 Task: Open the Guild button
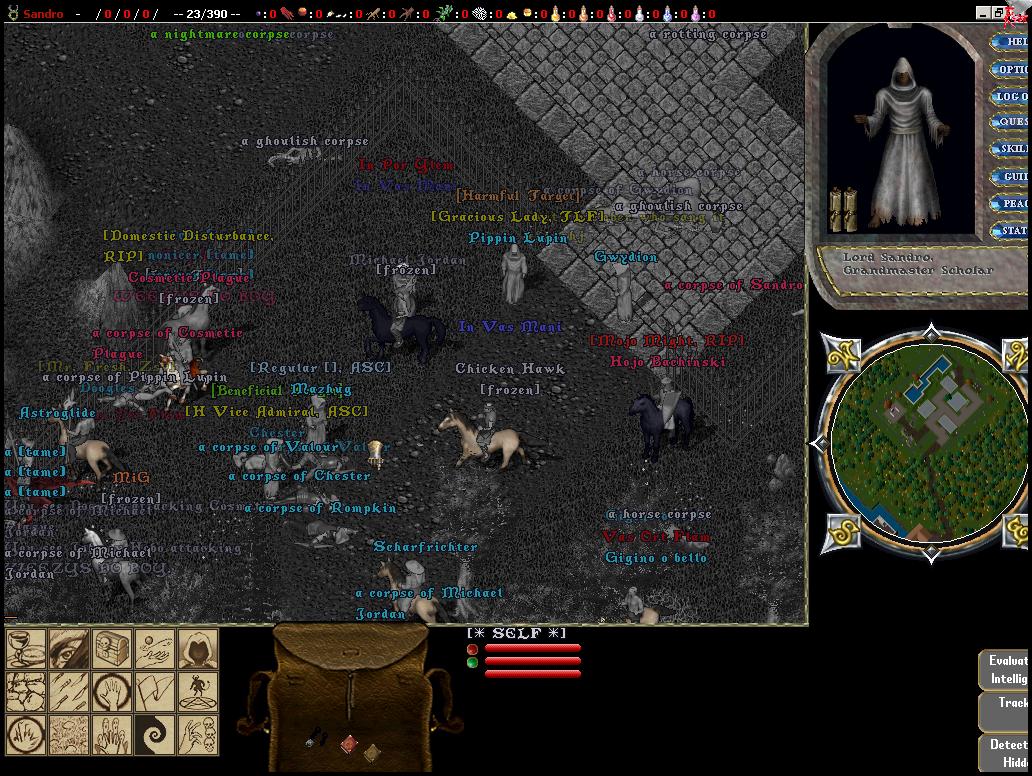click(1011, 177)
